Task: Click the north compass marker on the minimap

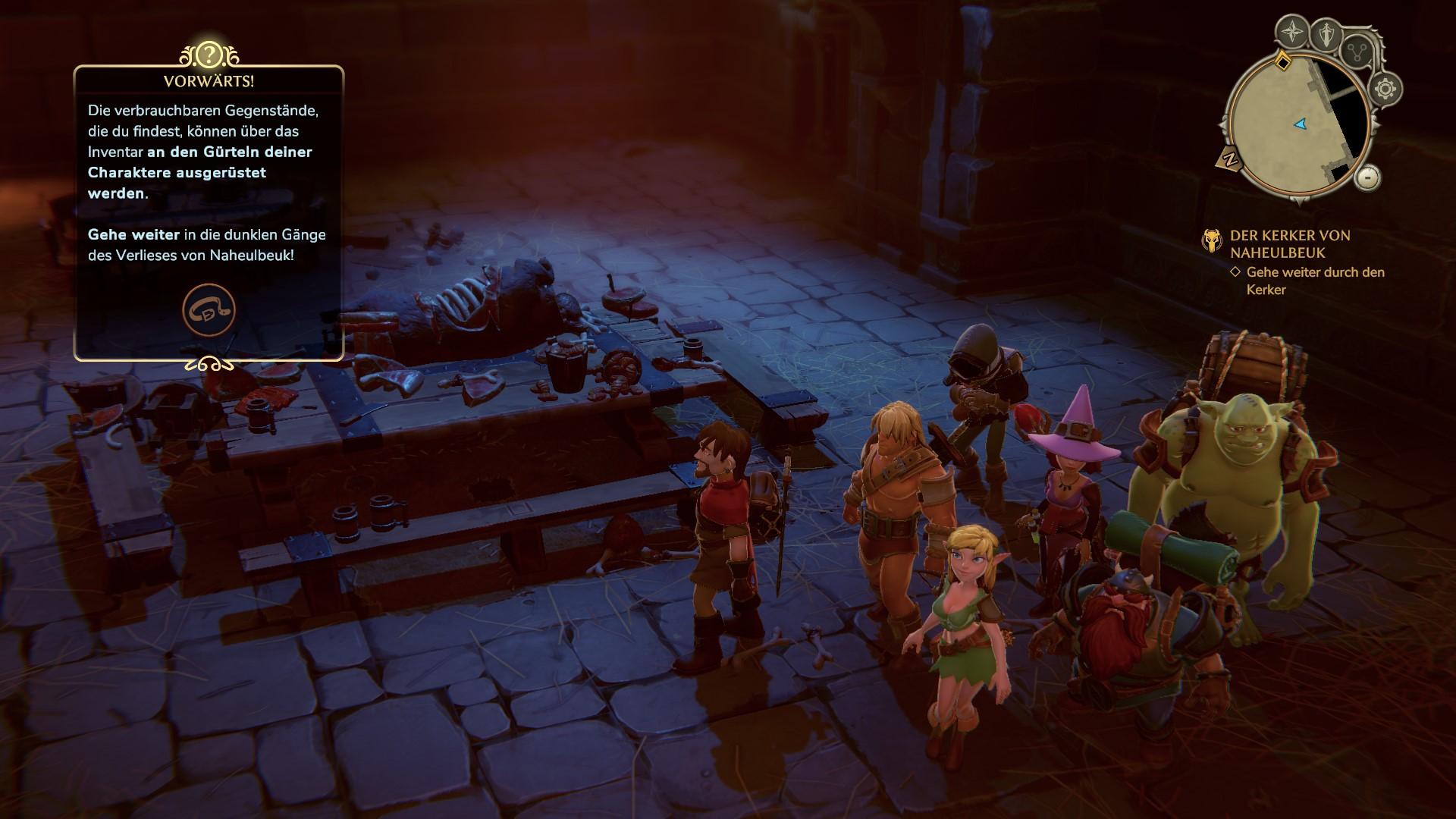Action: click(x=1230, y=159)
